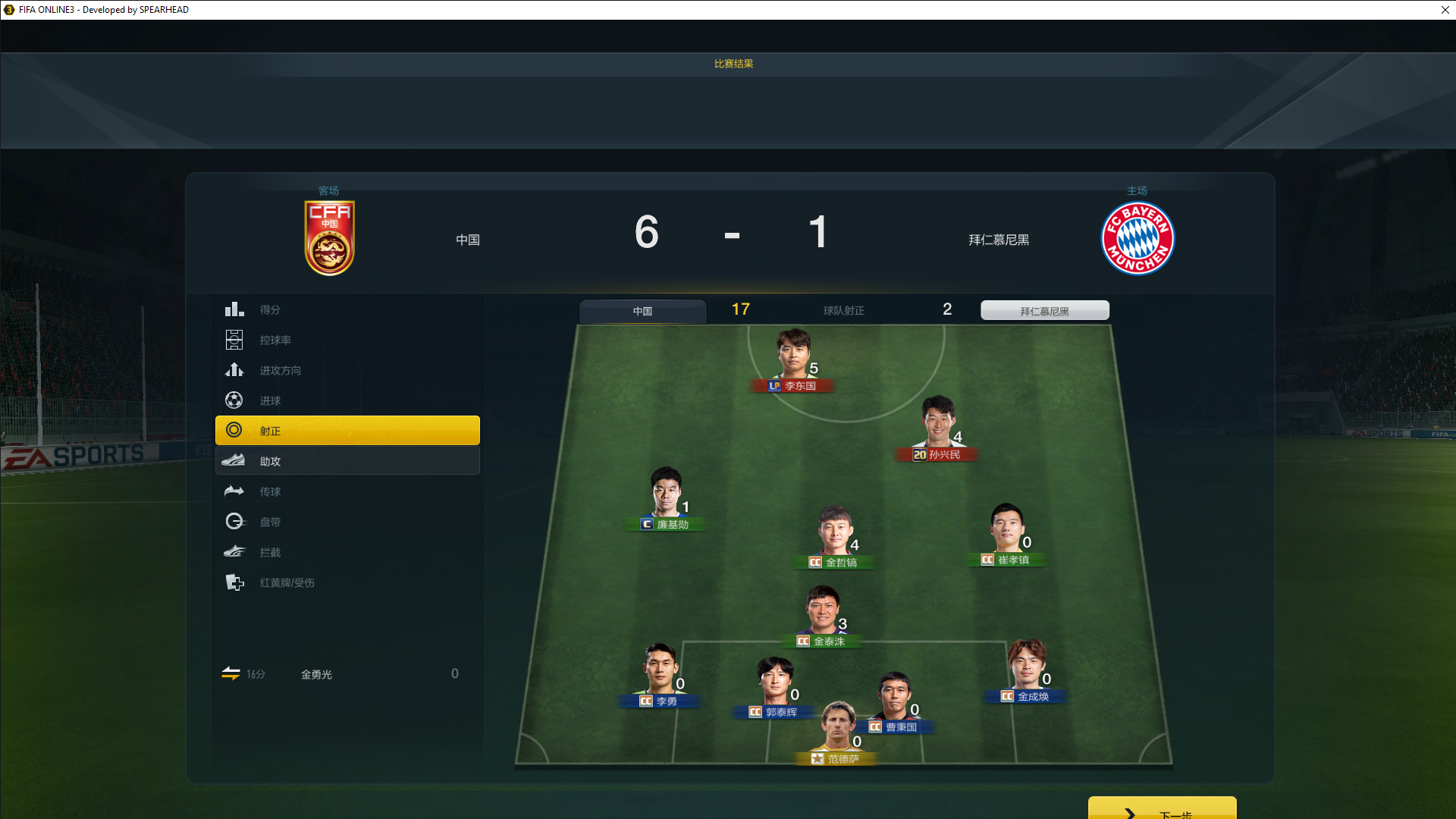Image resolution: width=1456 pixels, height=819 pixels.
Task: Close the FIFA ONLINE3 window
Action: (1445, 10)
